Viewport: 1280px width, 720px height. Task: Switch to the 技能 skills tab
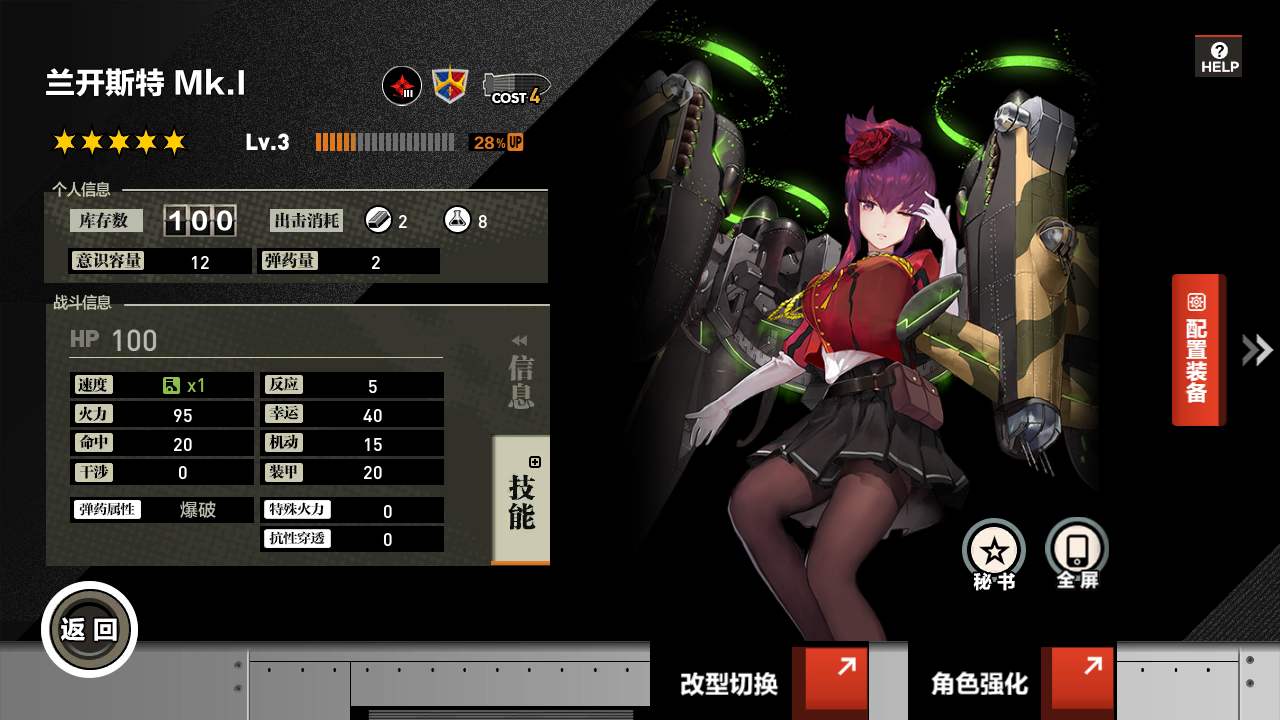click(521, 500)
